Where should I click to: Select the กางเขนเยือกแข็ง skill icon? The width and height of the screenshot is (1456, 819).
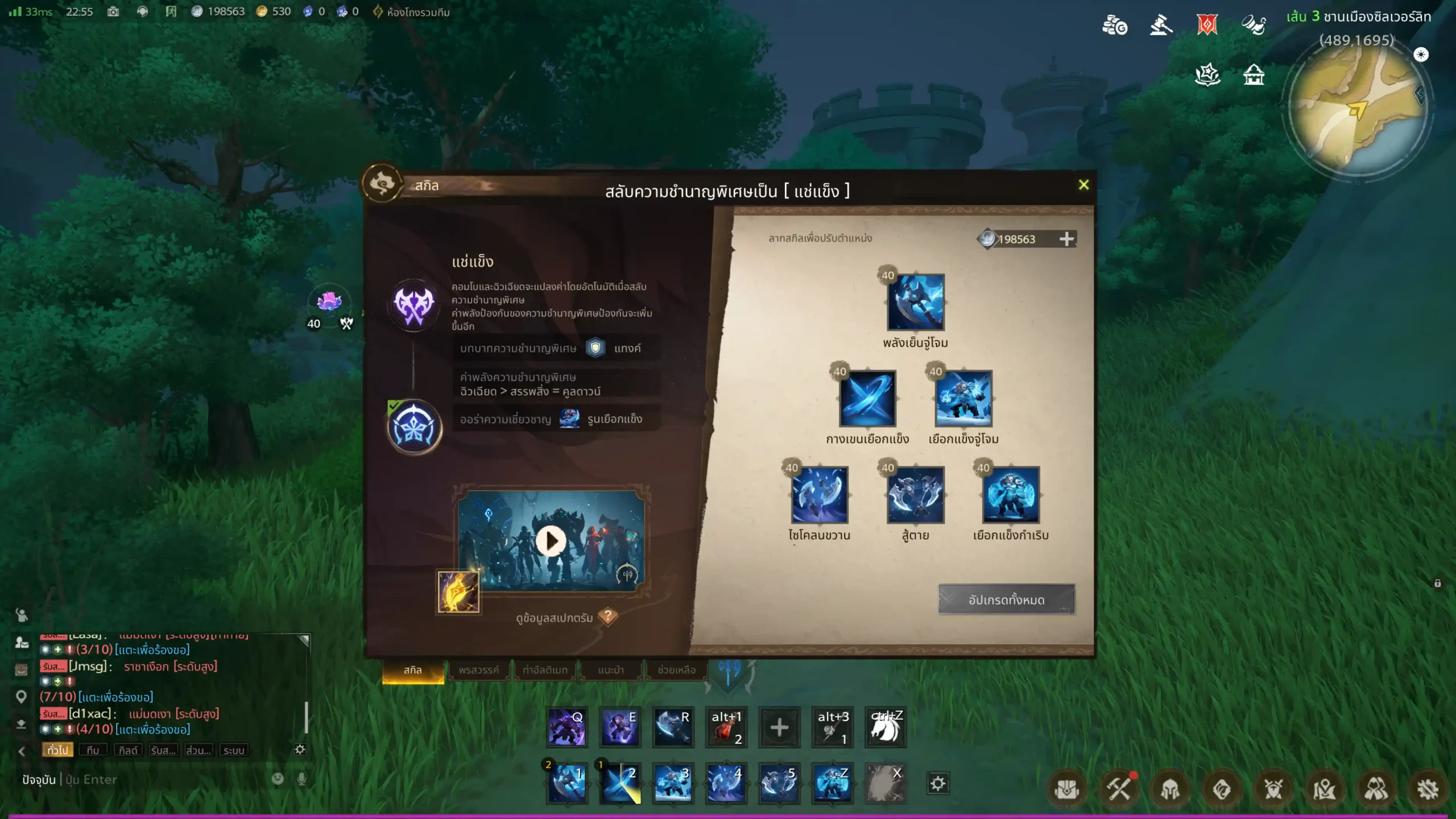click(x=867, y=399)
